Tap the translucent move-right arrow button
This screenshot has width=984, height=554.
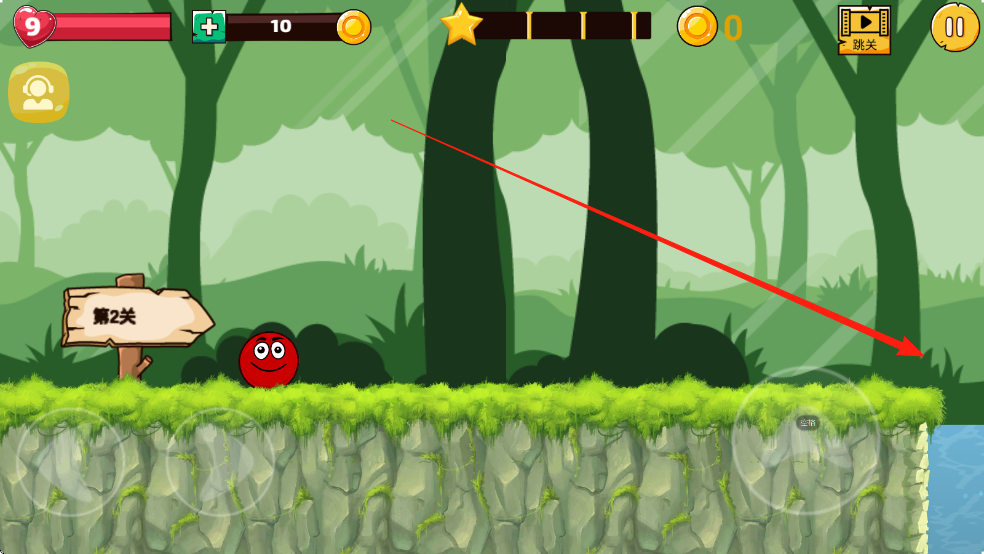click(219, 461)
